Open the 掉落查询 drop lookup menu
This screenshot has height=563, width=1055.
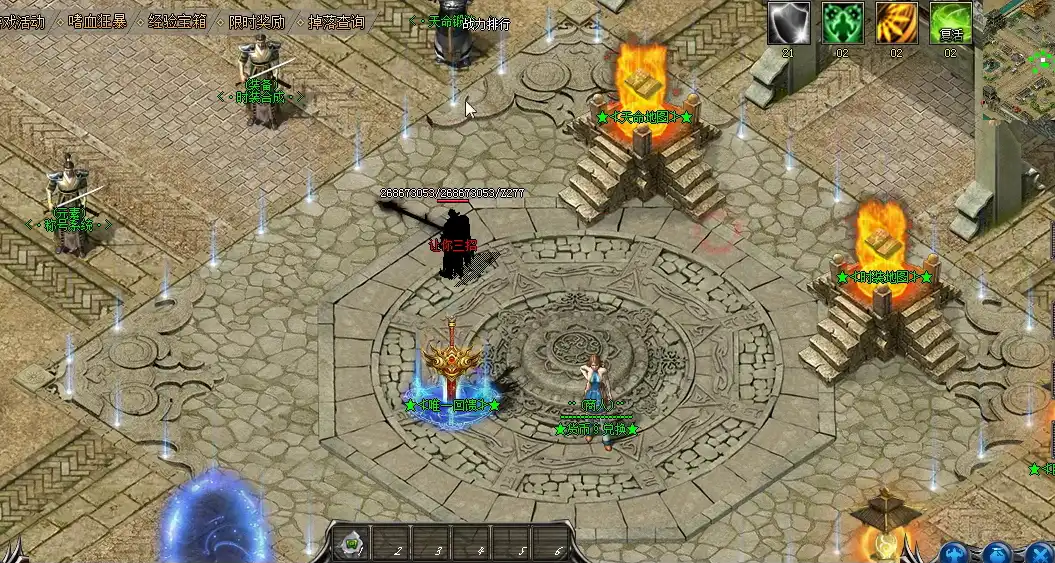point(334,20)
